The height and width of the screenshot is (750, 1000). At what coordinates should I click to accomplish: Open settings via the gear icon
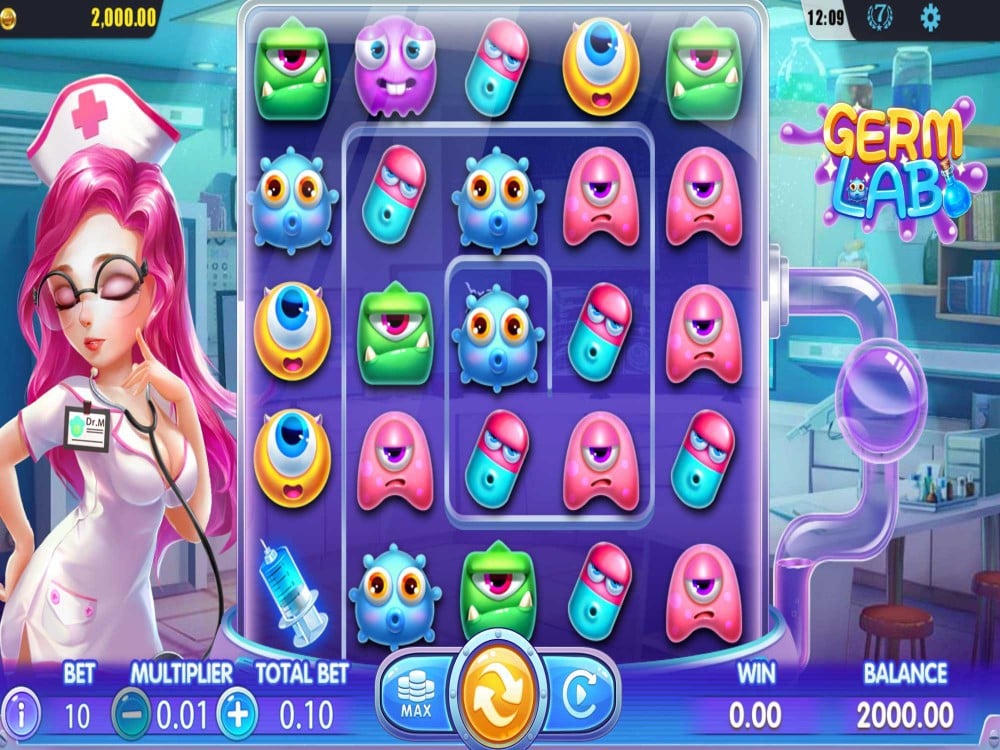(930, 17)
